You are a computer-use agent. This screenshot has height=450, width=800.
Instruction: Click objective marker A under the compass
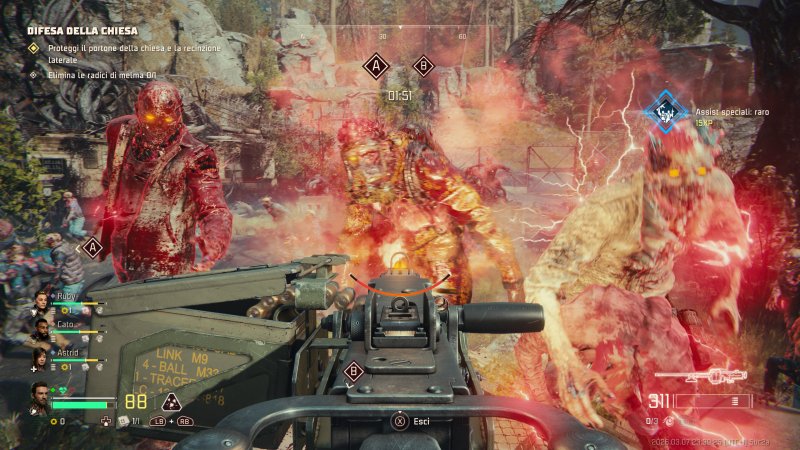[376, 67]
